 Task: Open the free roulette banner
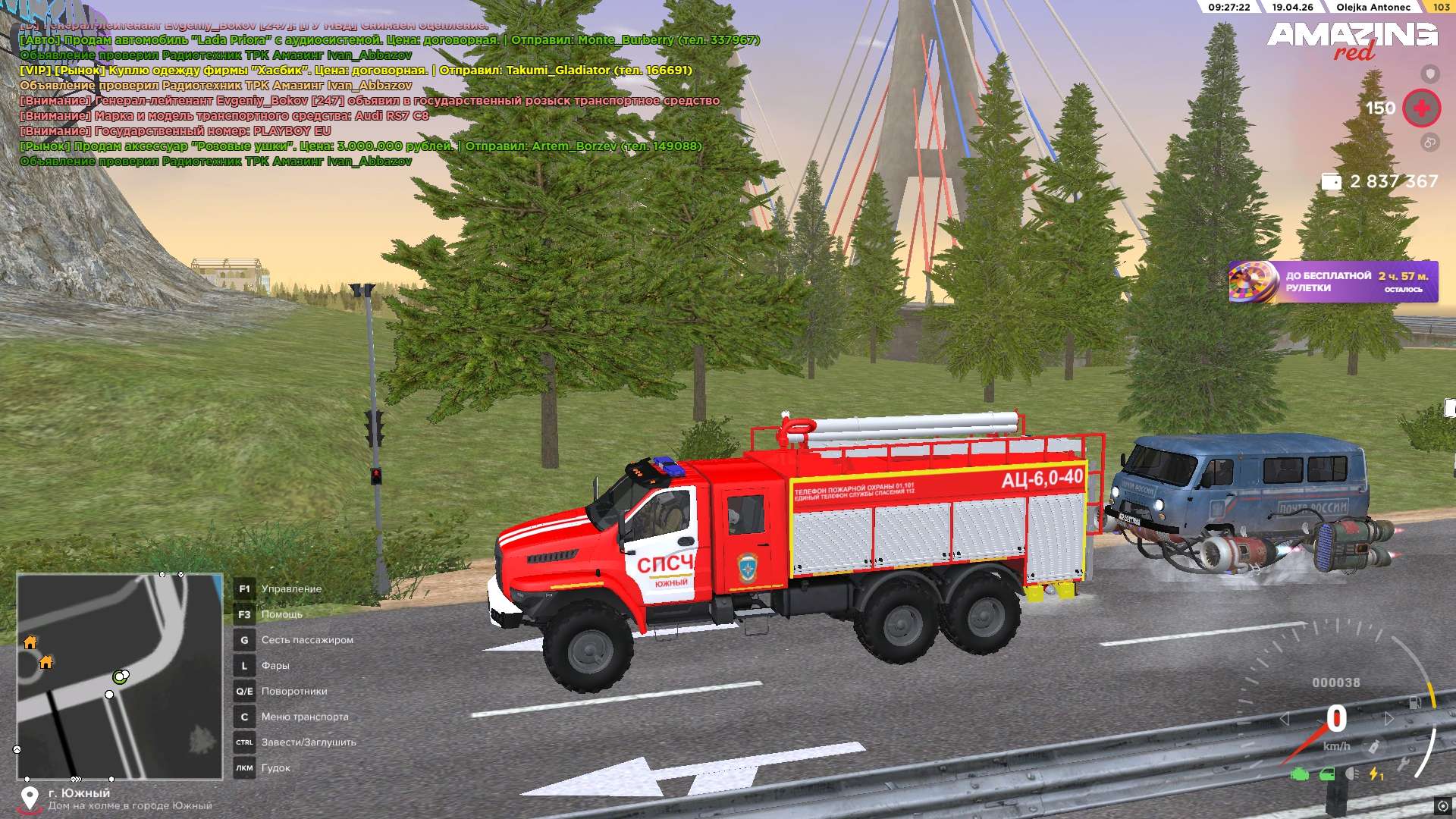coord(1332,281)
